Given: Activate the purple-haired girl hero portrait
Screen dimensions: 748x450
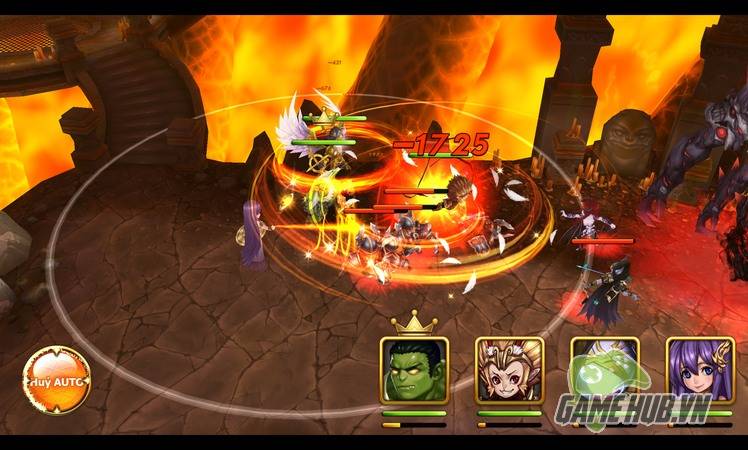Looking at the screenshot, I should tap(700, 370).
